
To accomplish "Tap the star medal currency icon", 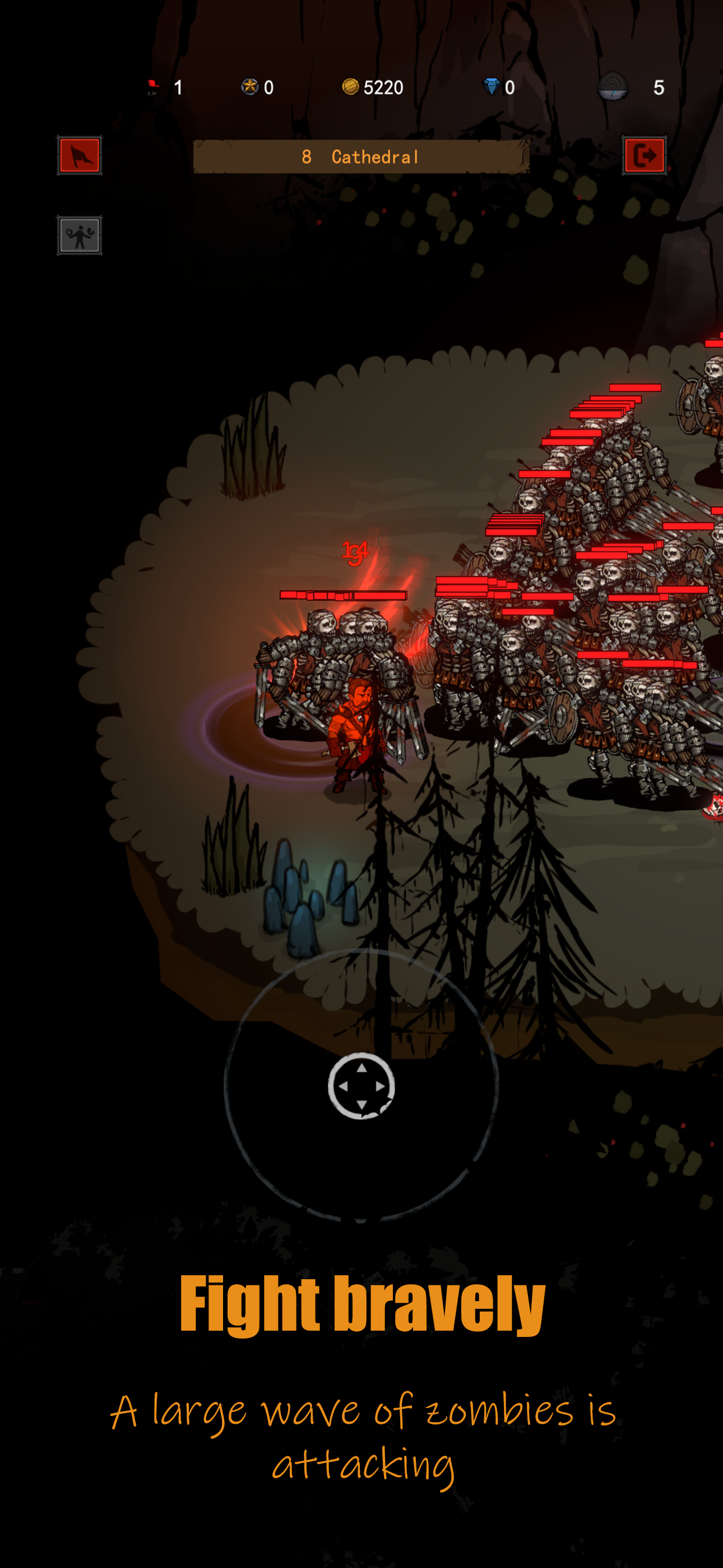I will click(251, 87).
